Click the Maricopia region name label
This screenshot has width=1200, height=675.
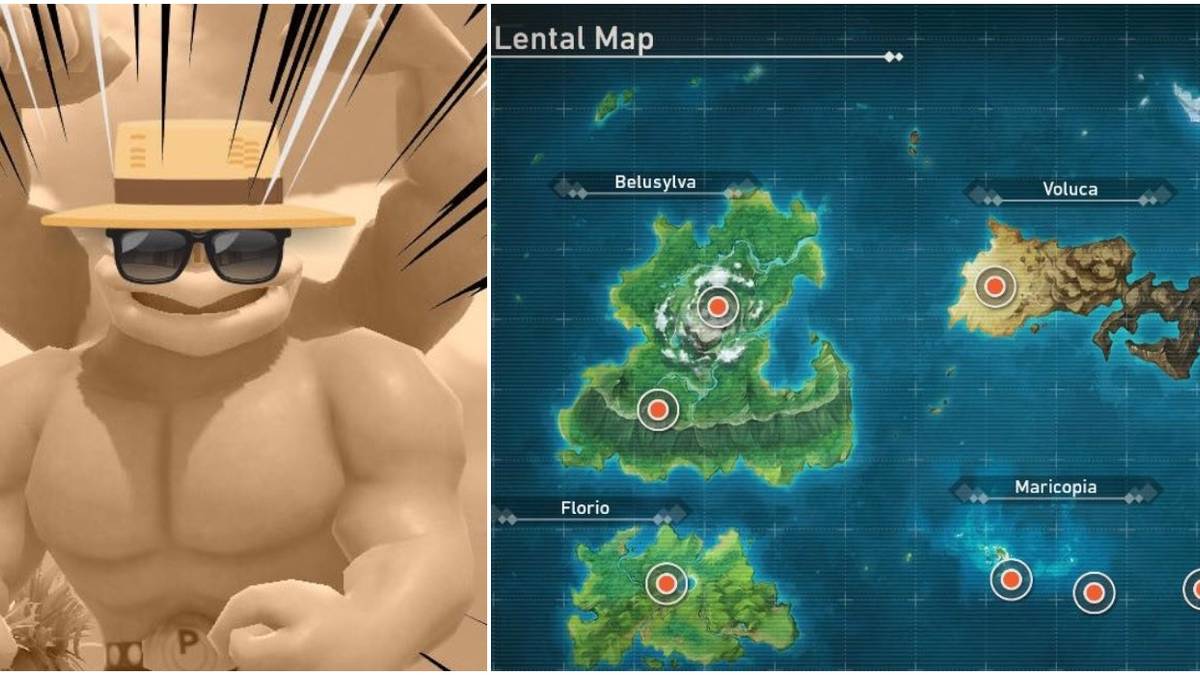(1055, 488)
